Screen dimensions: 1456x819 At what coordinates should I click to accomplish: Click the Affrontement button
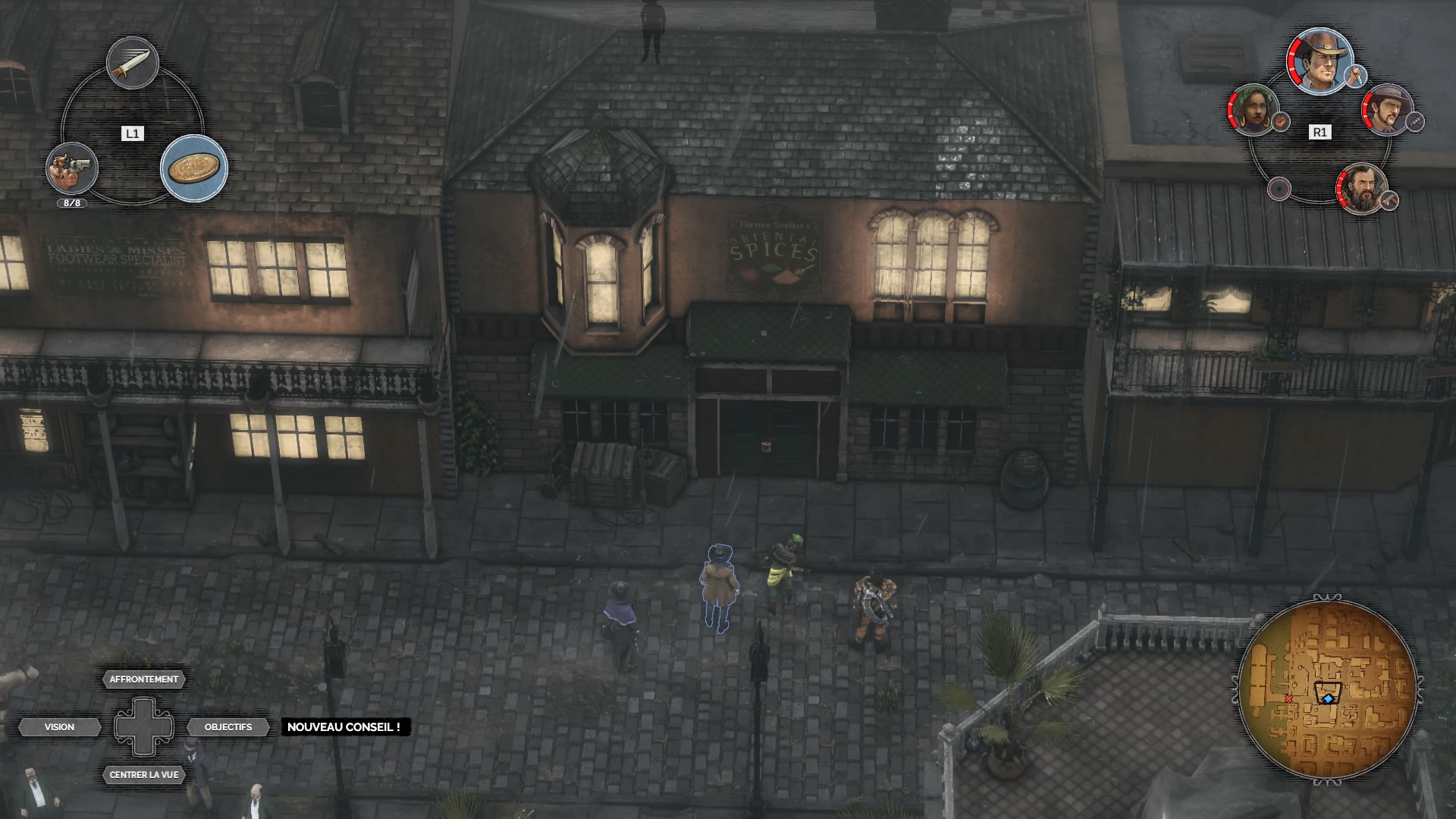(144, 679)
